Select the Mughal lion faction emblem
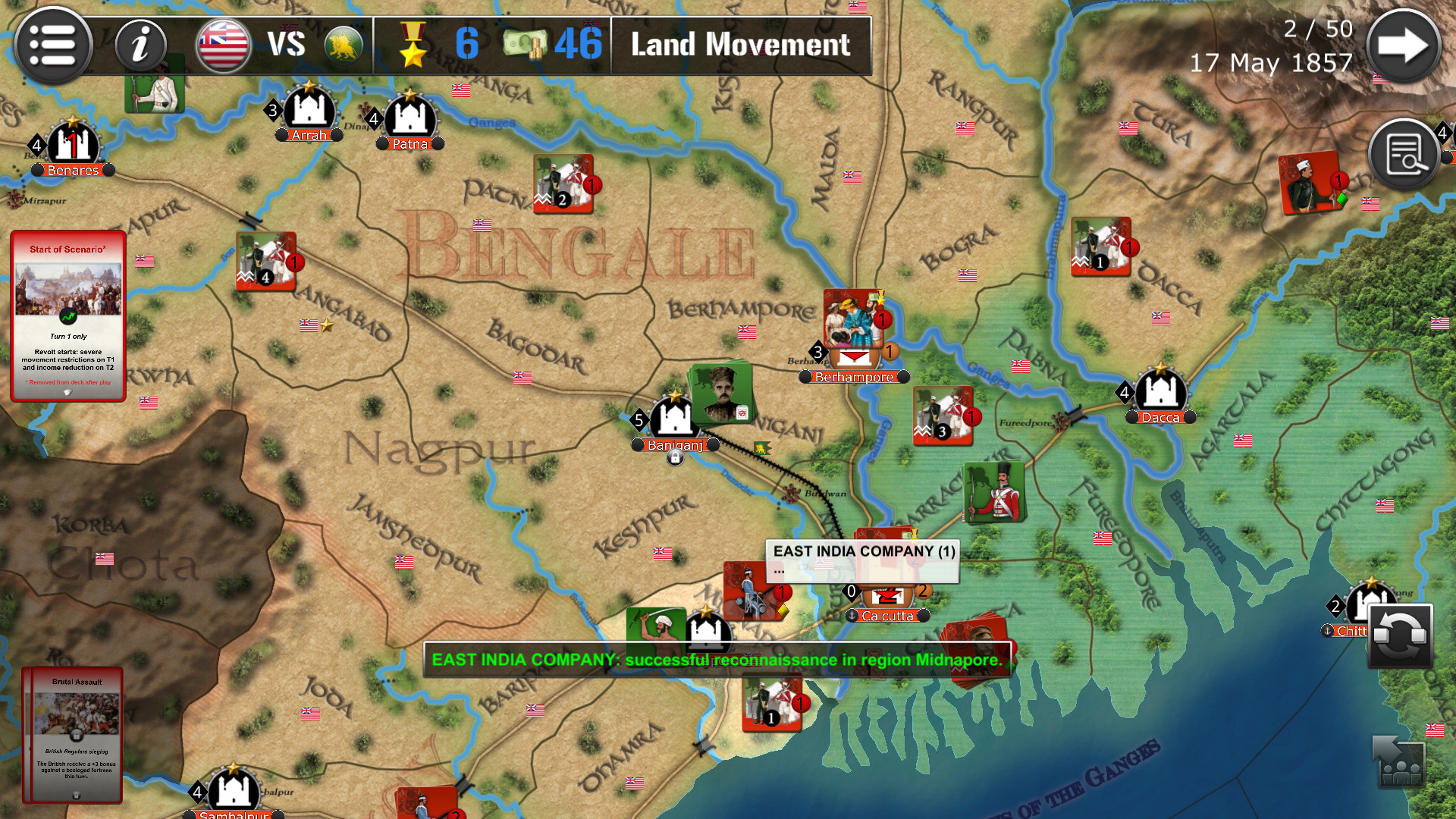Image resolution: width=1456 pixels, height=819 pixels. (343, 45)
